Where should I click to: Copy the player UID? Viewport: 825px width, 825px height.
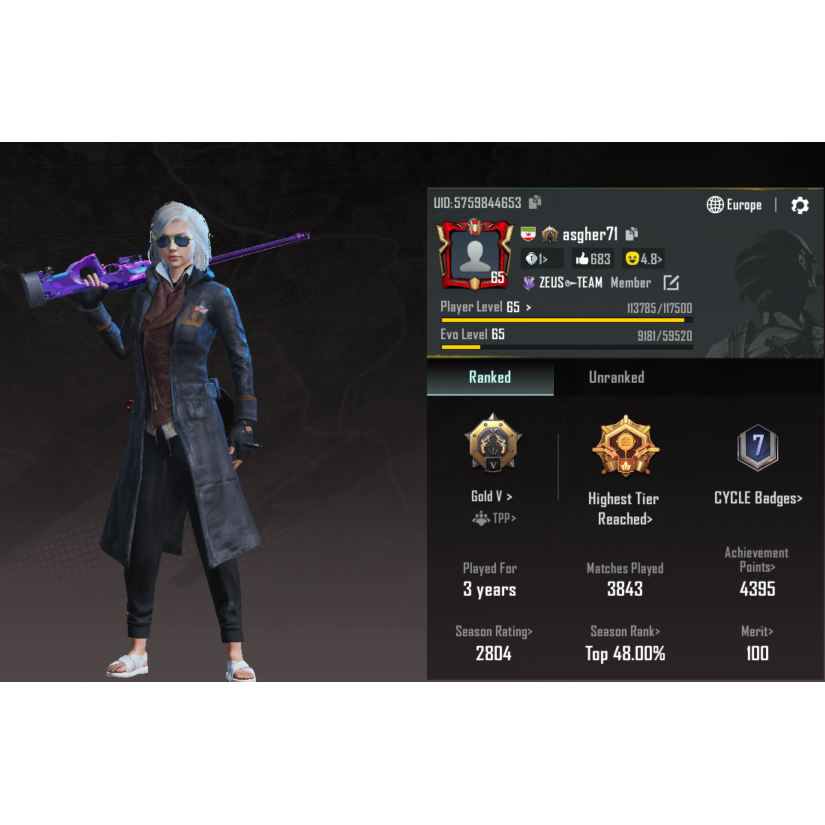click(535, 202)
